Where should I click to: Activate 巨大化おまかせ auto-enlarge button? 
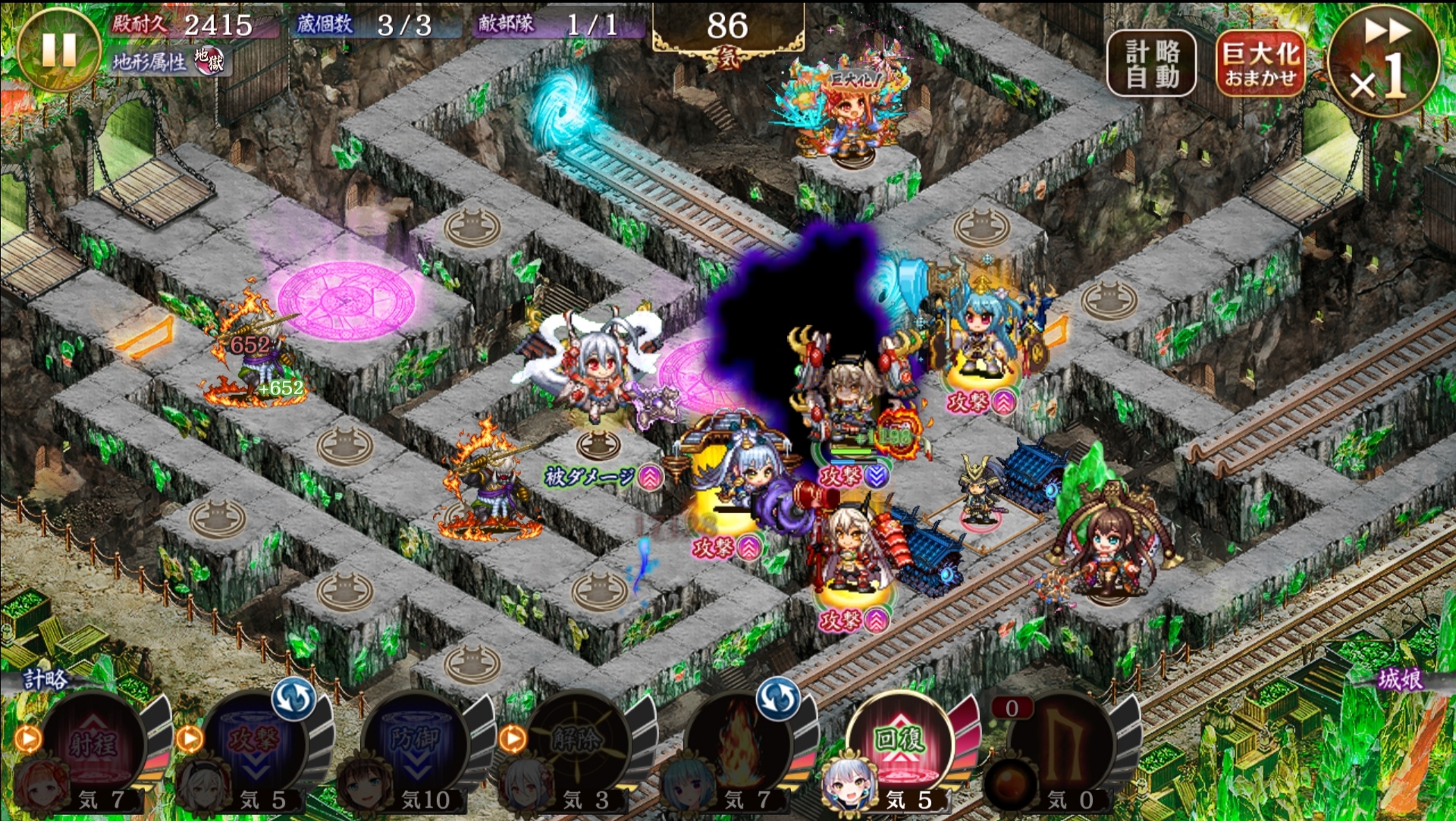(1260, 64)
